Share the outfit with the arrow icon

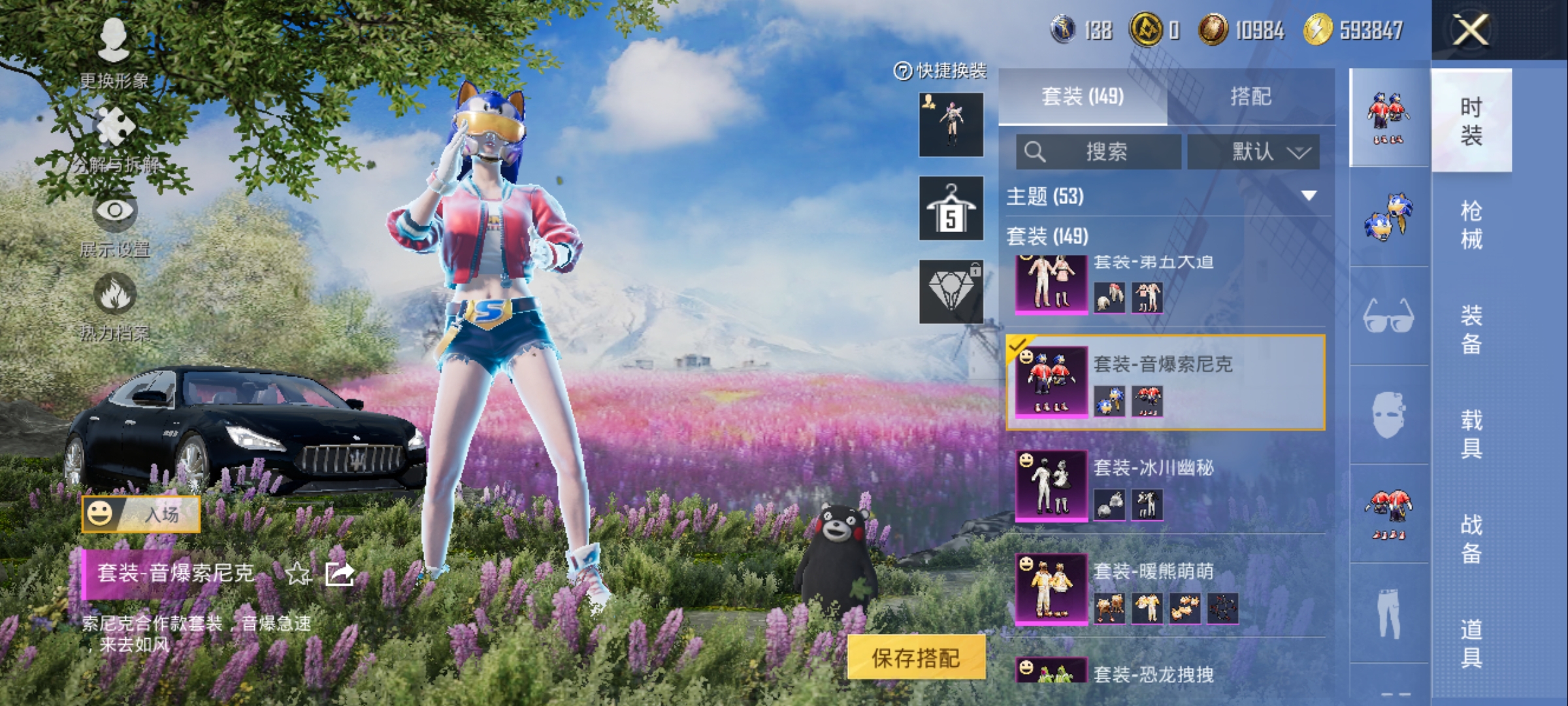(340, 574)
